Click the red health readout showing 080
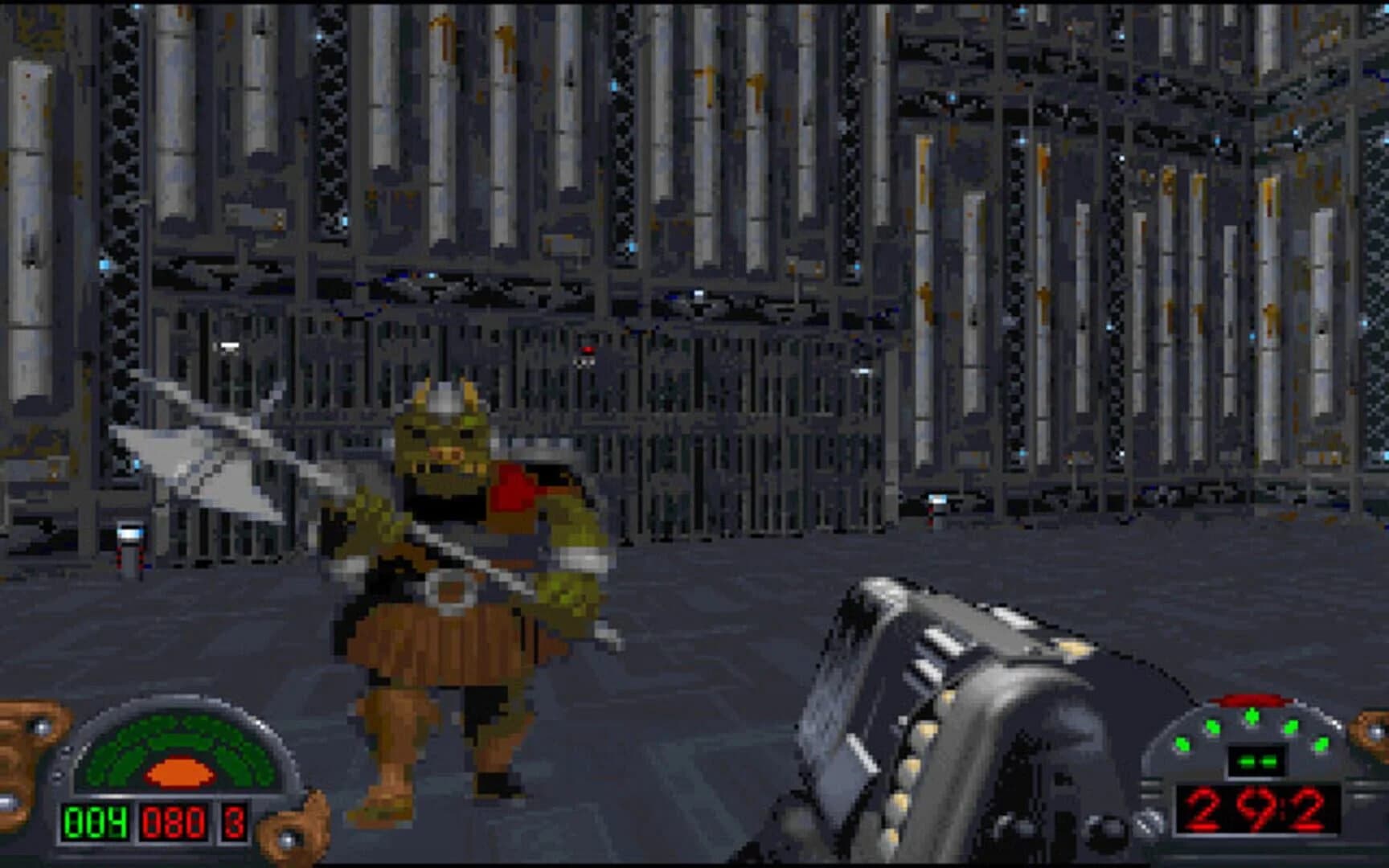 pos(173,823)
